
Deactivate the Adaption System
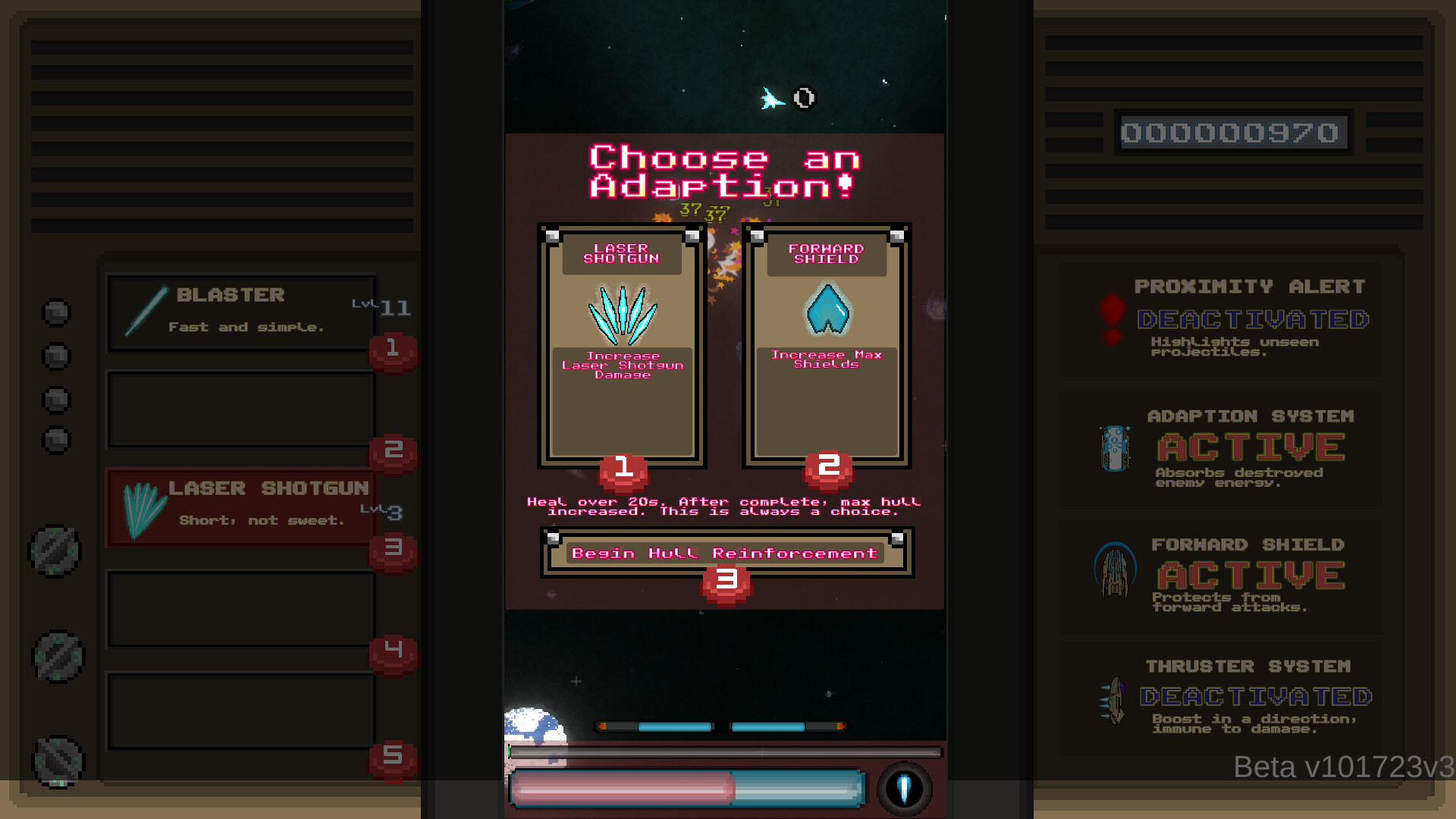point(1249,446)
